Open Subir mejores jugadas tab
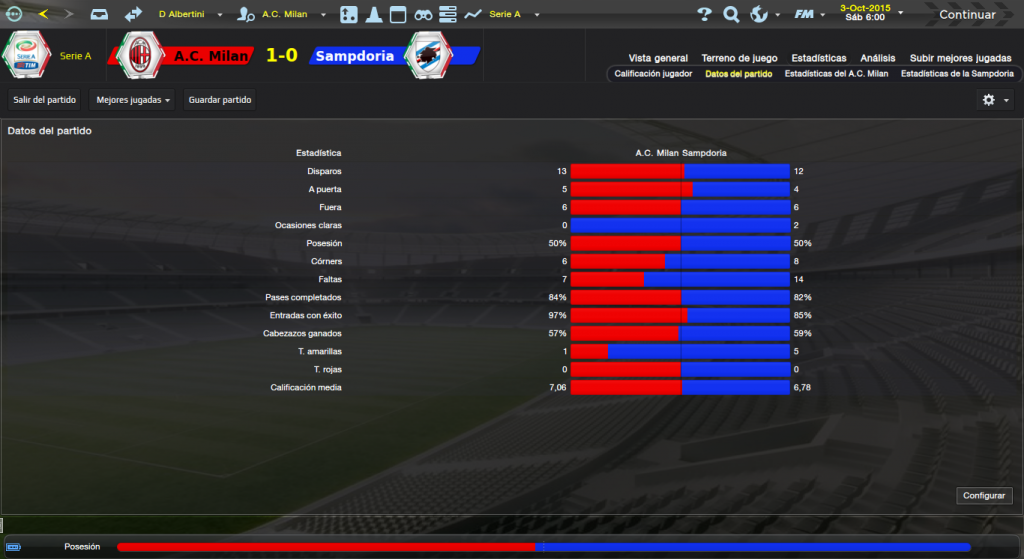The height and width of the screenshot is (559, 1024). pyautogui.click(x=962, y=58)
